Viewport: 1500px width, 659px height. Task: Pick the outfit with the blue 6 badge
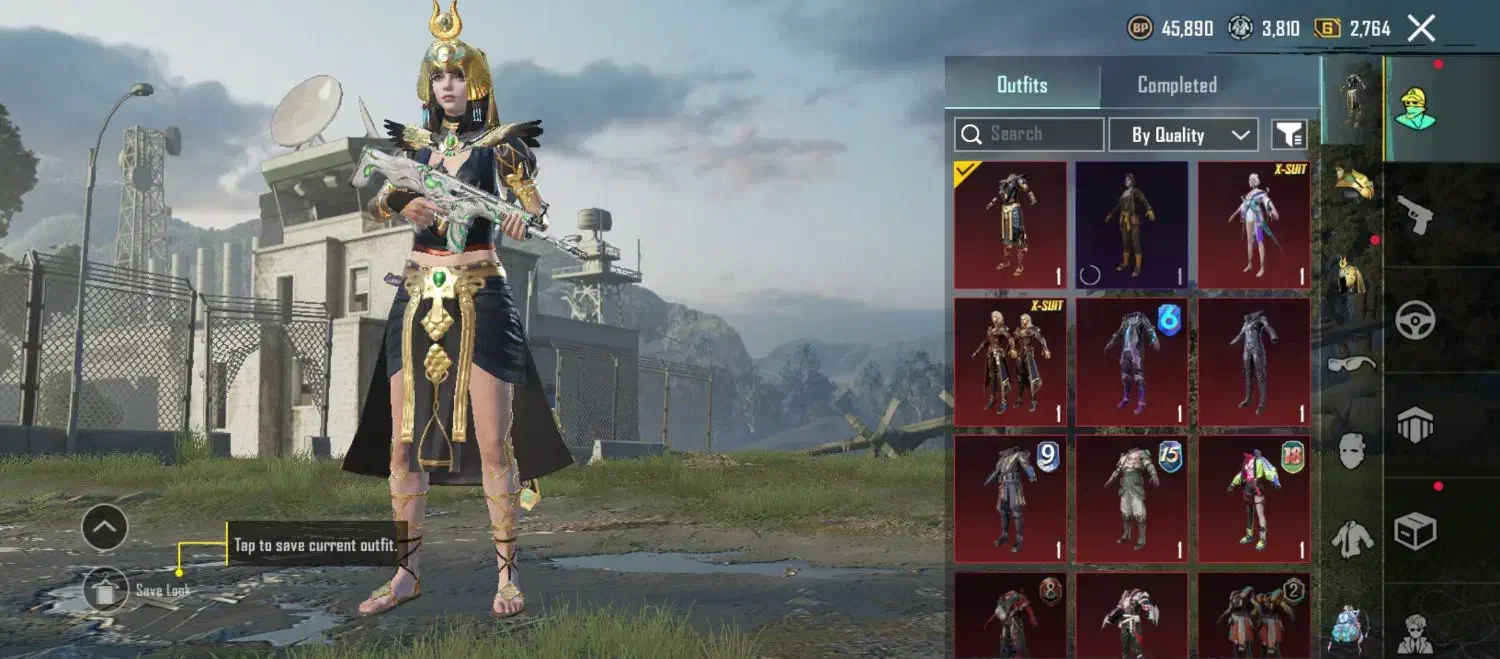pyautogui.click(x=1132, y=361)
